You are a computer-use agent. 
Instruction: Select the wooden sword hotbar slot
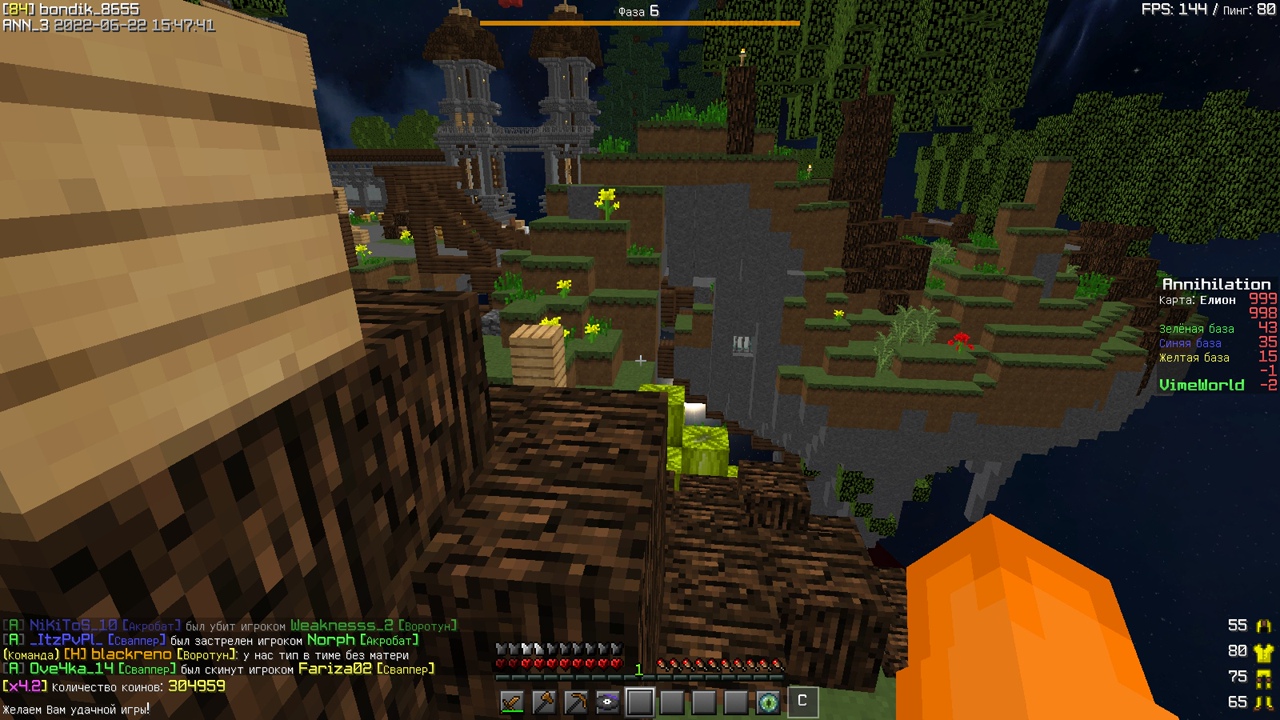point(512,702)
